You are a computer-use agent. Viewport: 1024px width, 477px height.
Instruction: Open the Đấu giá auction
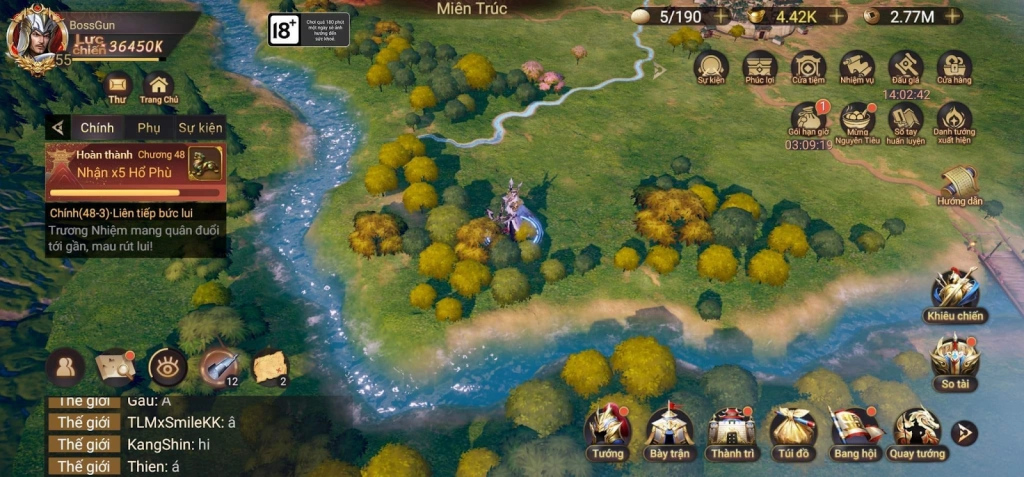905,67
